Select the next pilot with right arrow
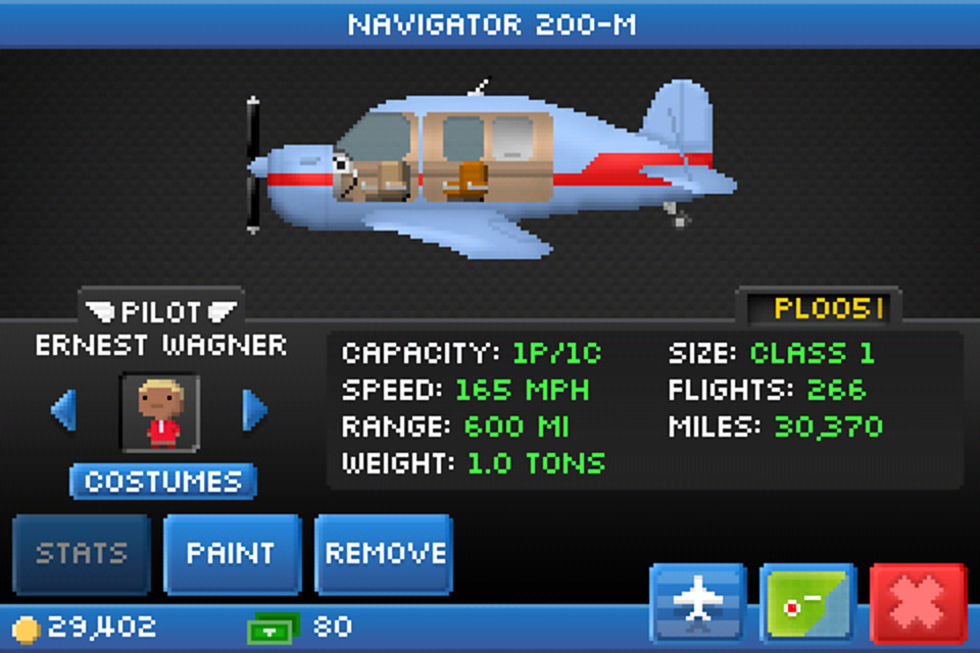The width and height of the screenshot is (980, 653). point(255,411)
